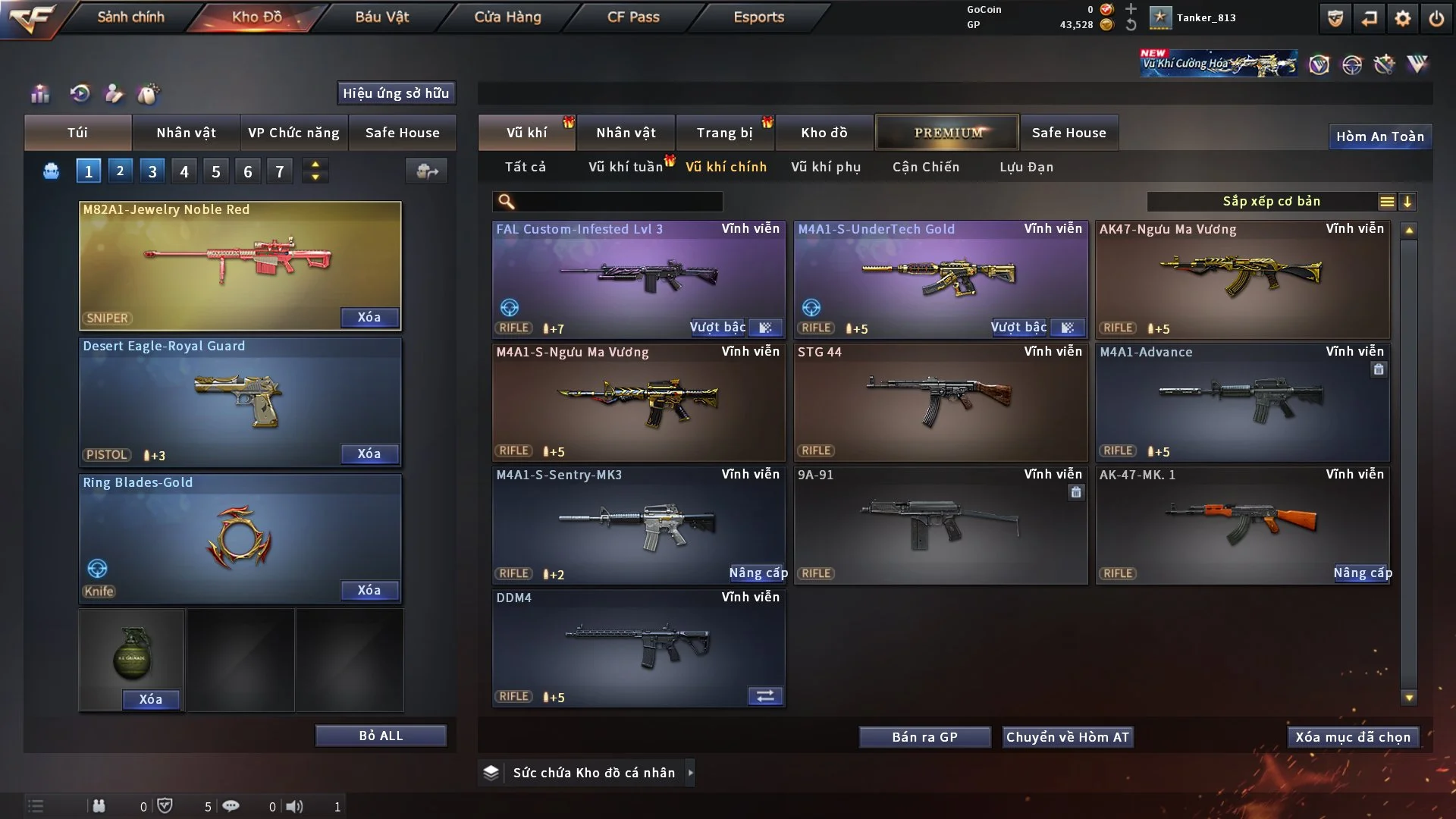This screenshot has width=1456, height=819.
Task: Switch to bag slot number 3
Action: 152,171
